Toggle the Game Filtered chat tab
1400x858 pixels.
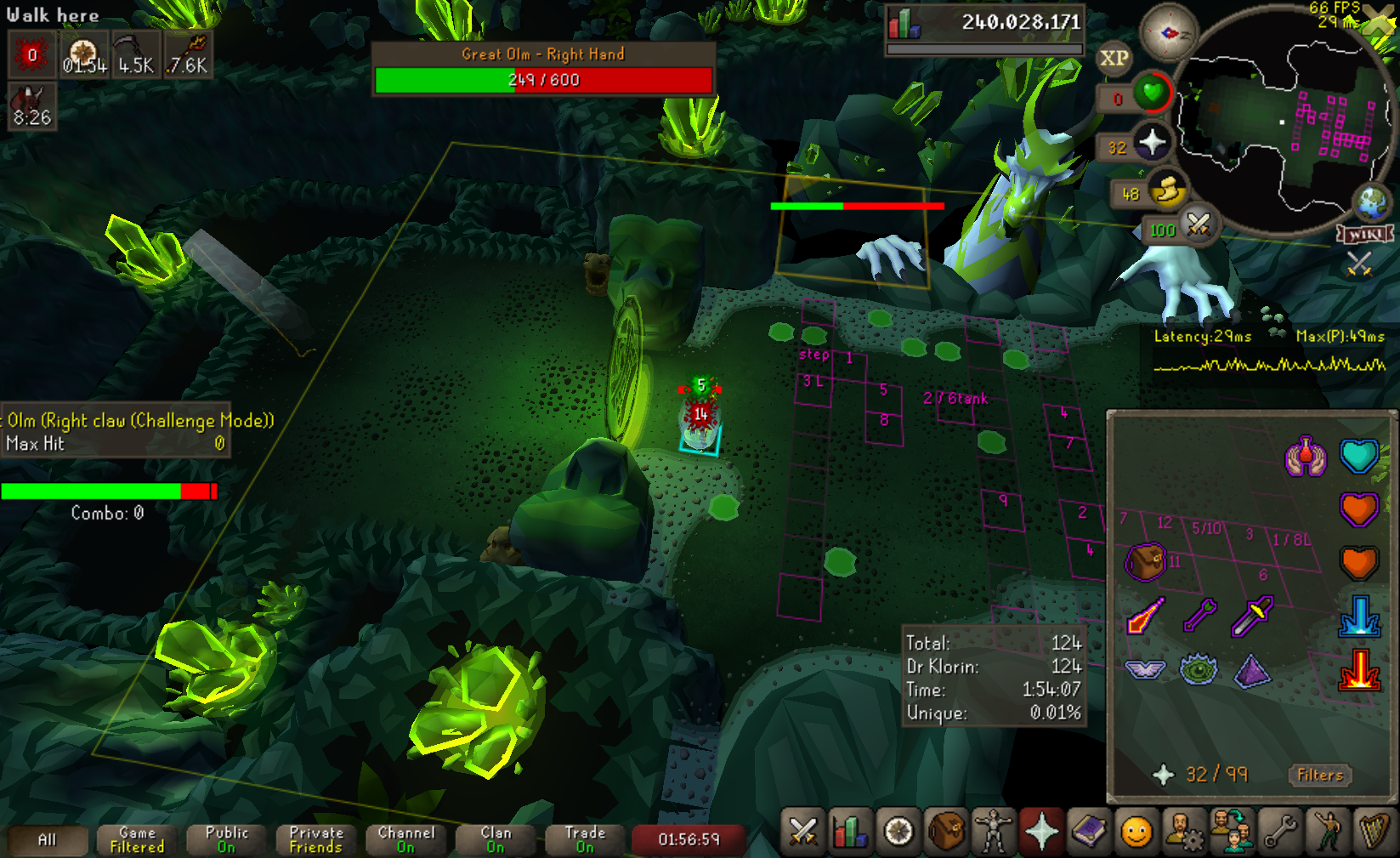[x=137, y=839]
